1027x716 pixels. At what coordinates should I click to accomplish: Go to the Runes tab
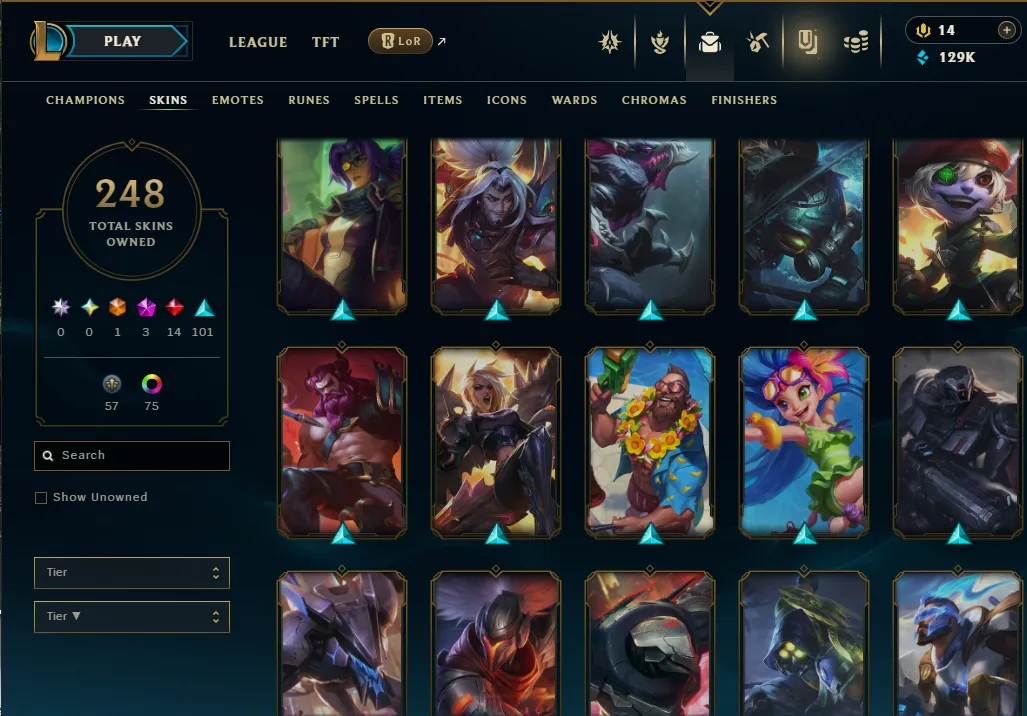309,100
